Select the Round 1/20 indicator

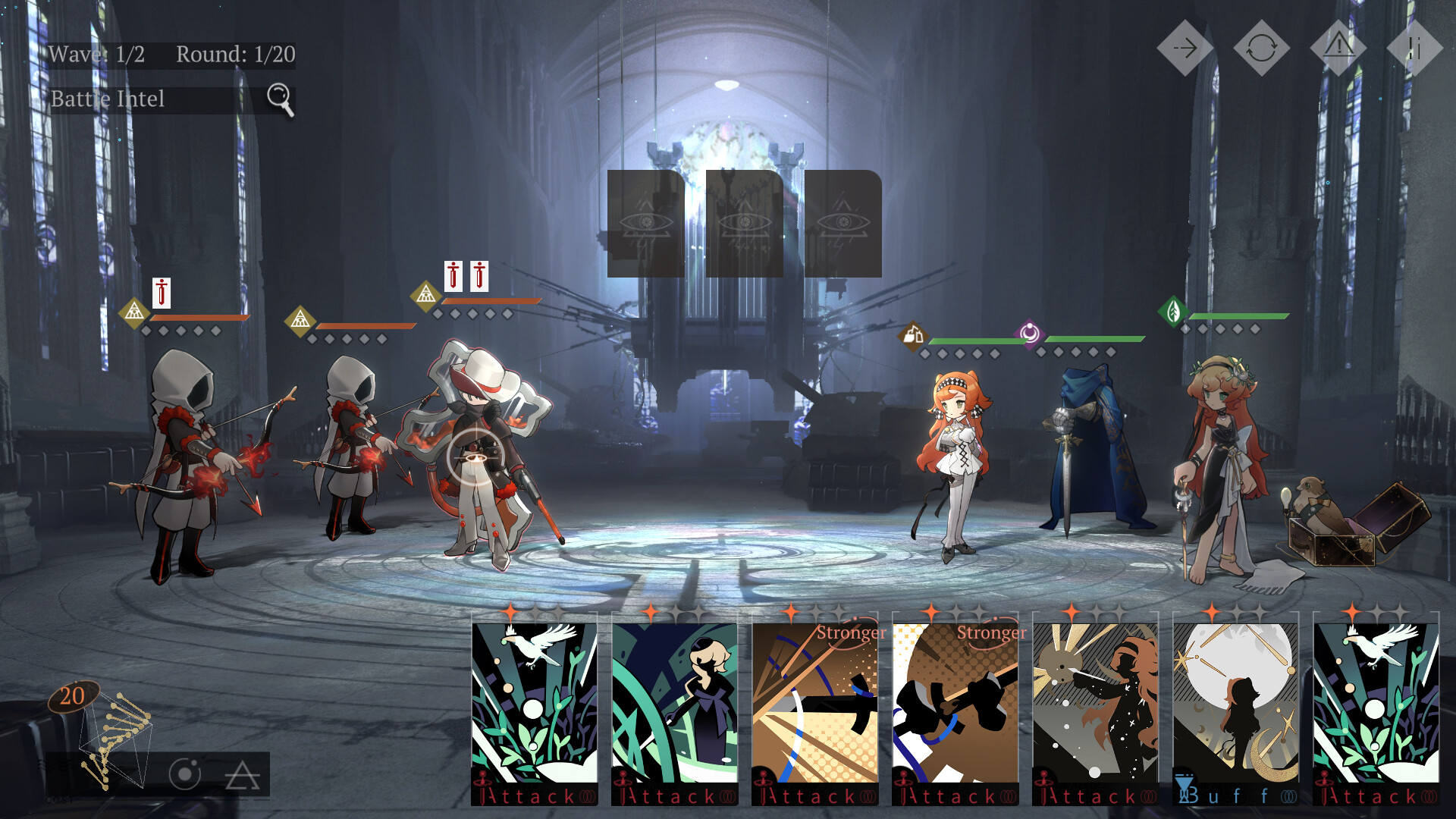coord(235,55)
